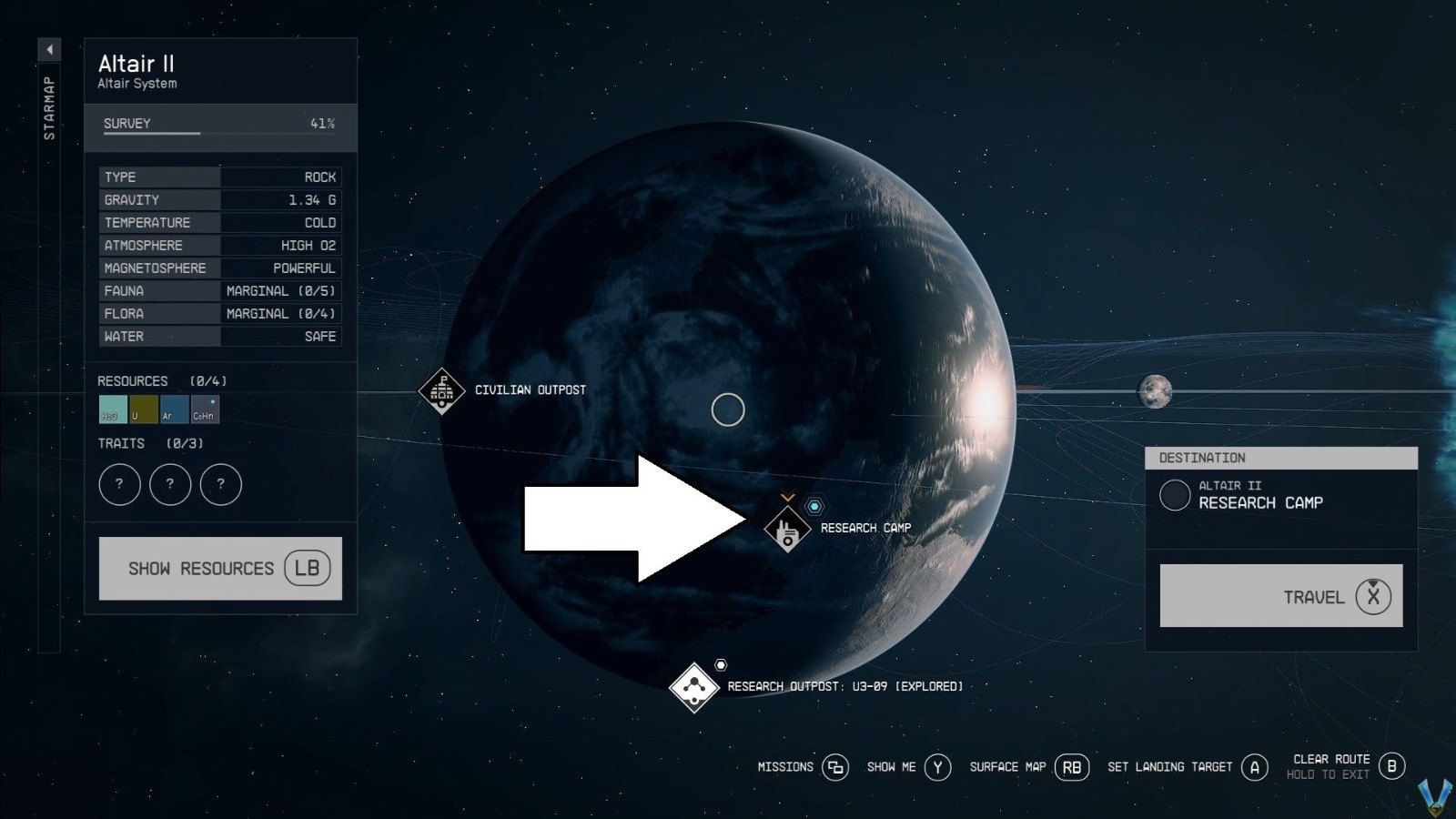This screenshot has width=1456, height=819.
Task: Open Surface Map via the RB icon
Action: (1071, 767)
